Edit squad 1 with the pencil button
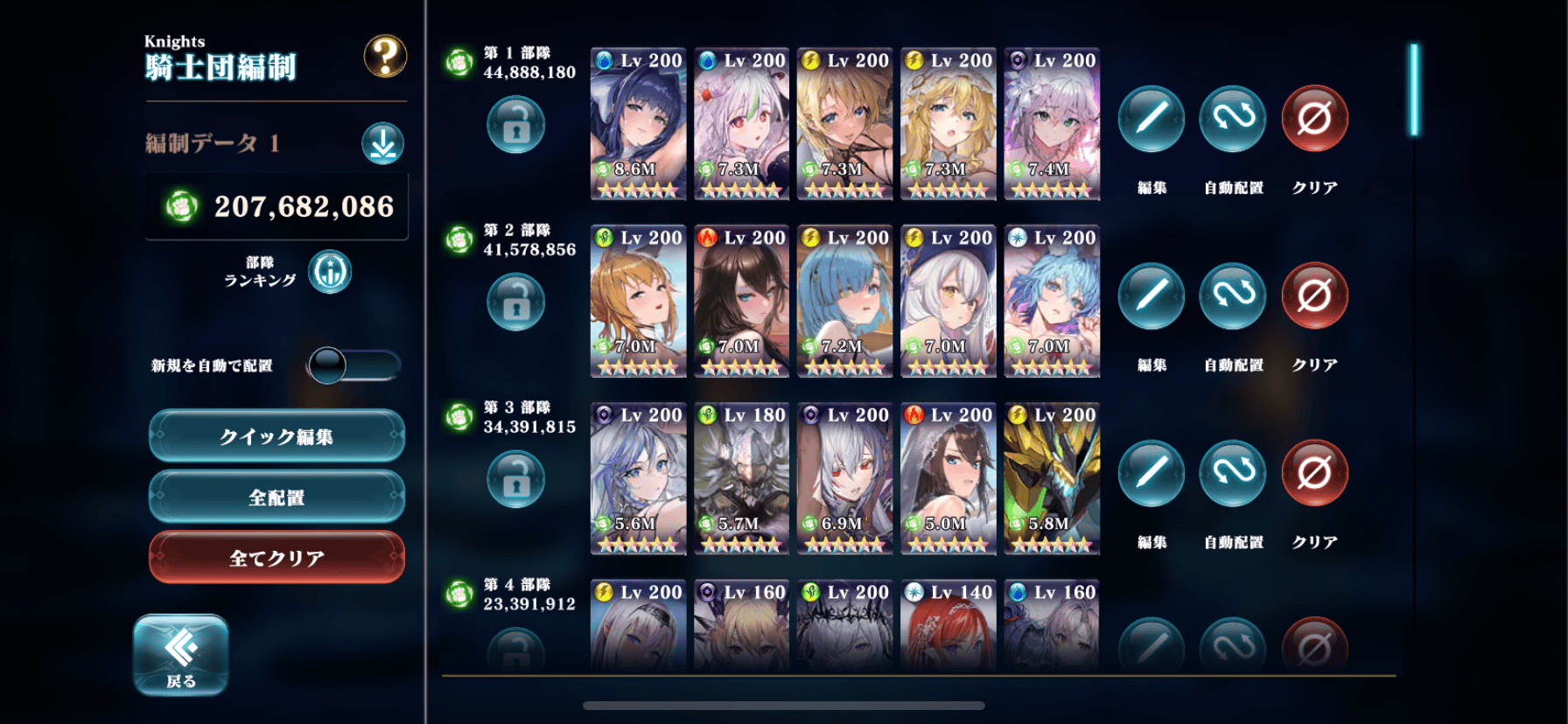1568x724 pixels. 1151,119
